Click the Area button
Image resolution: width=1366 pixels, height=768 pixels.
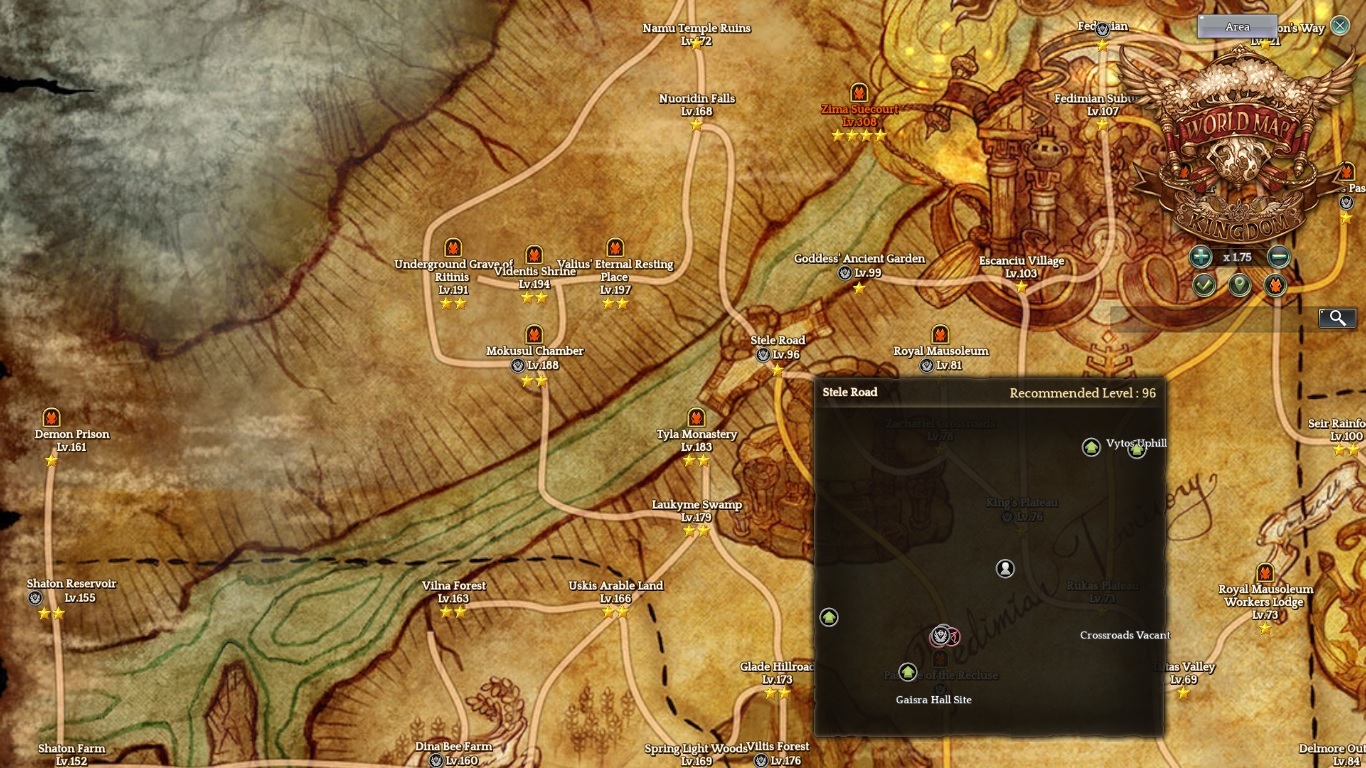pos(1237,27)
